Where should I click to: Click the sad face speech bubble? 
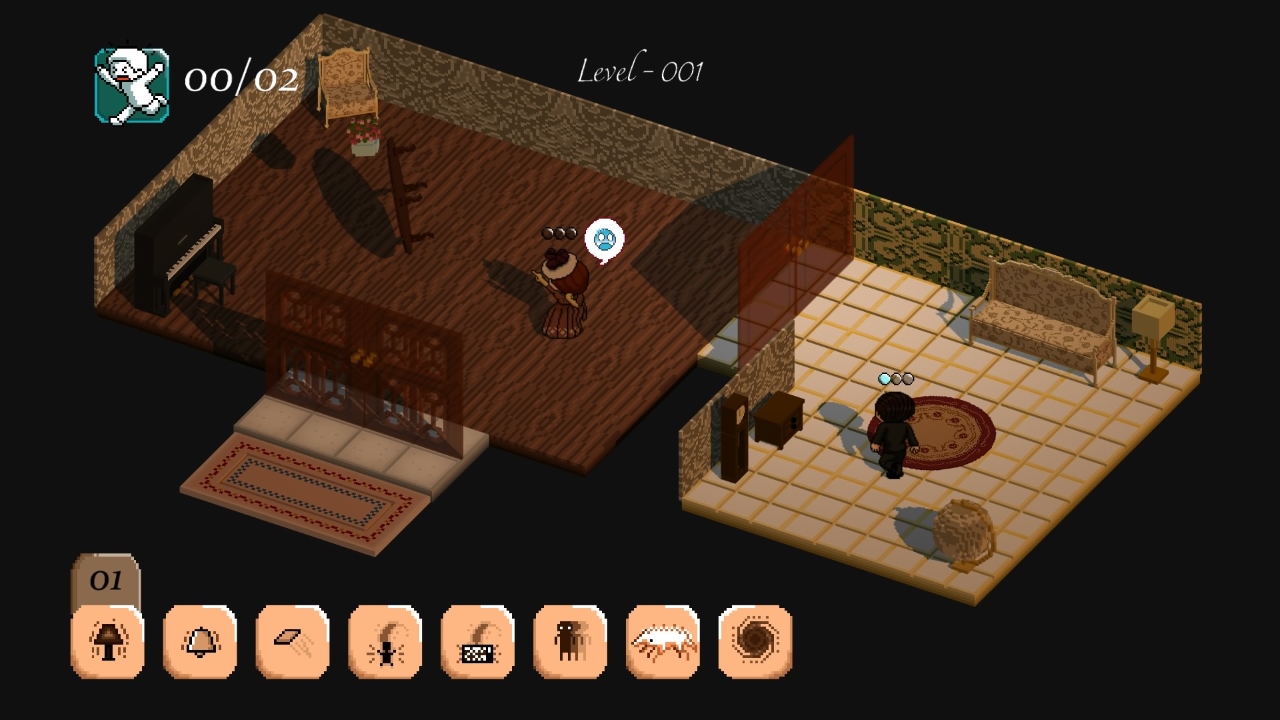coord(603,238)
